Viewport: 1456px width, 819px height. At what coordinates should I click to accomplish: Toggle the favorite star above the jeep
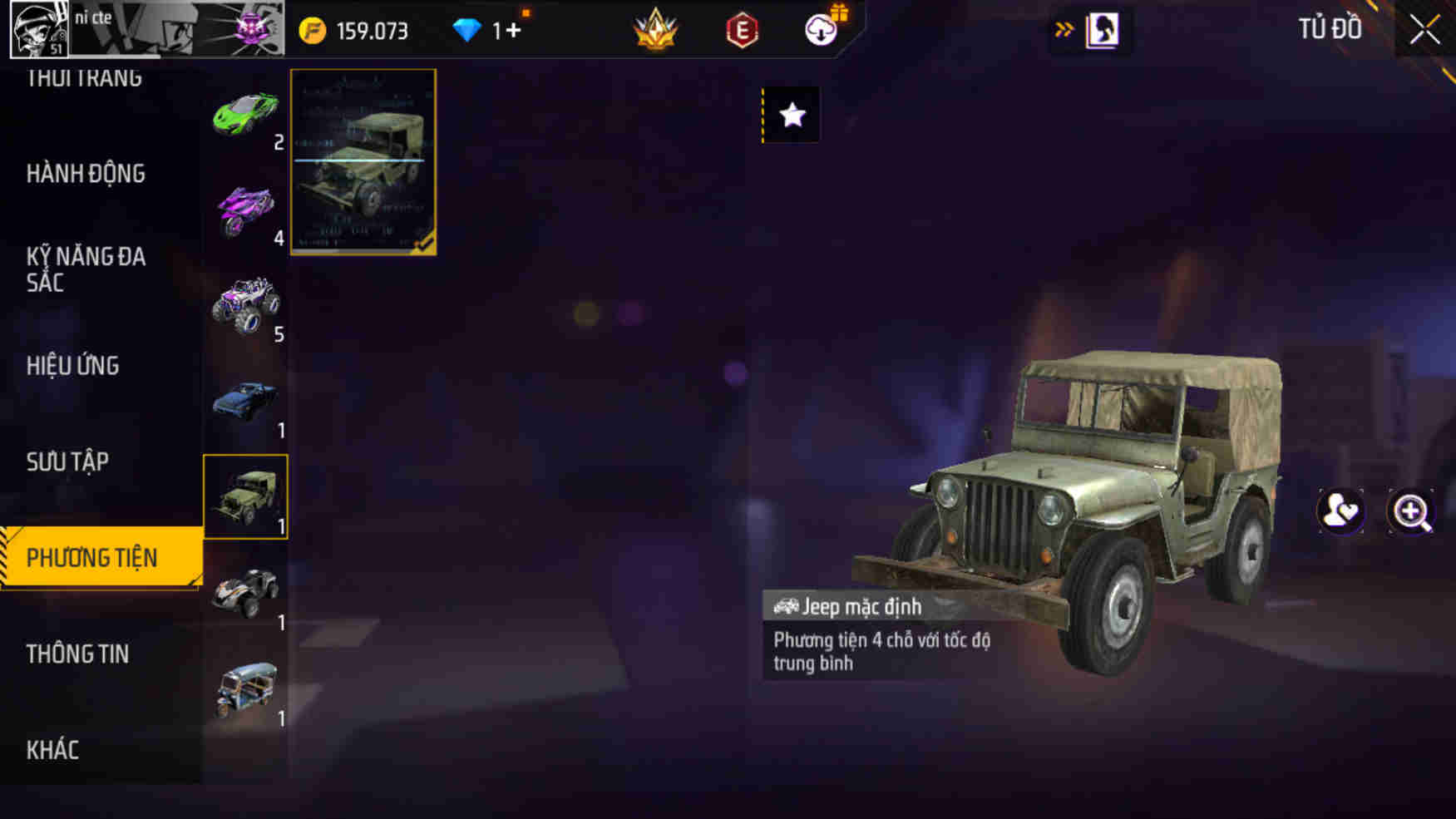click(791, 116)
